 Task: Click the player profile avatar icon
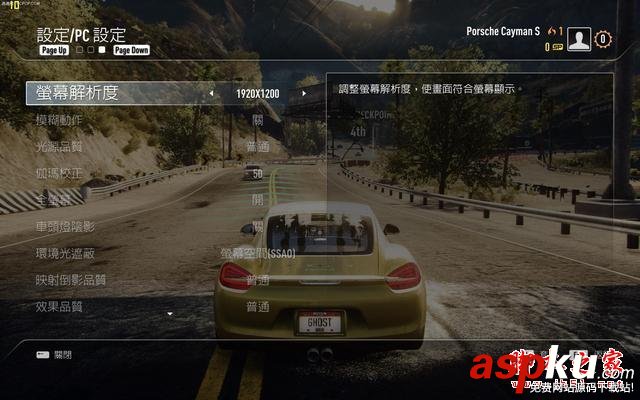click(578, 39)
